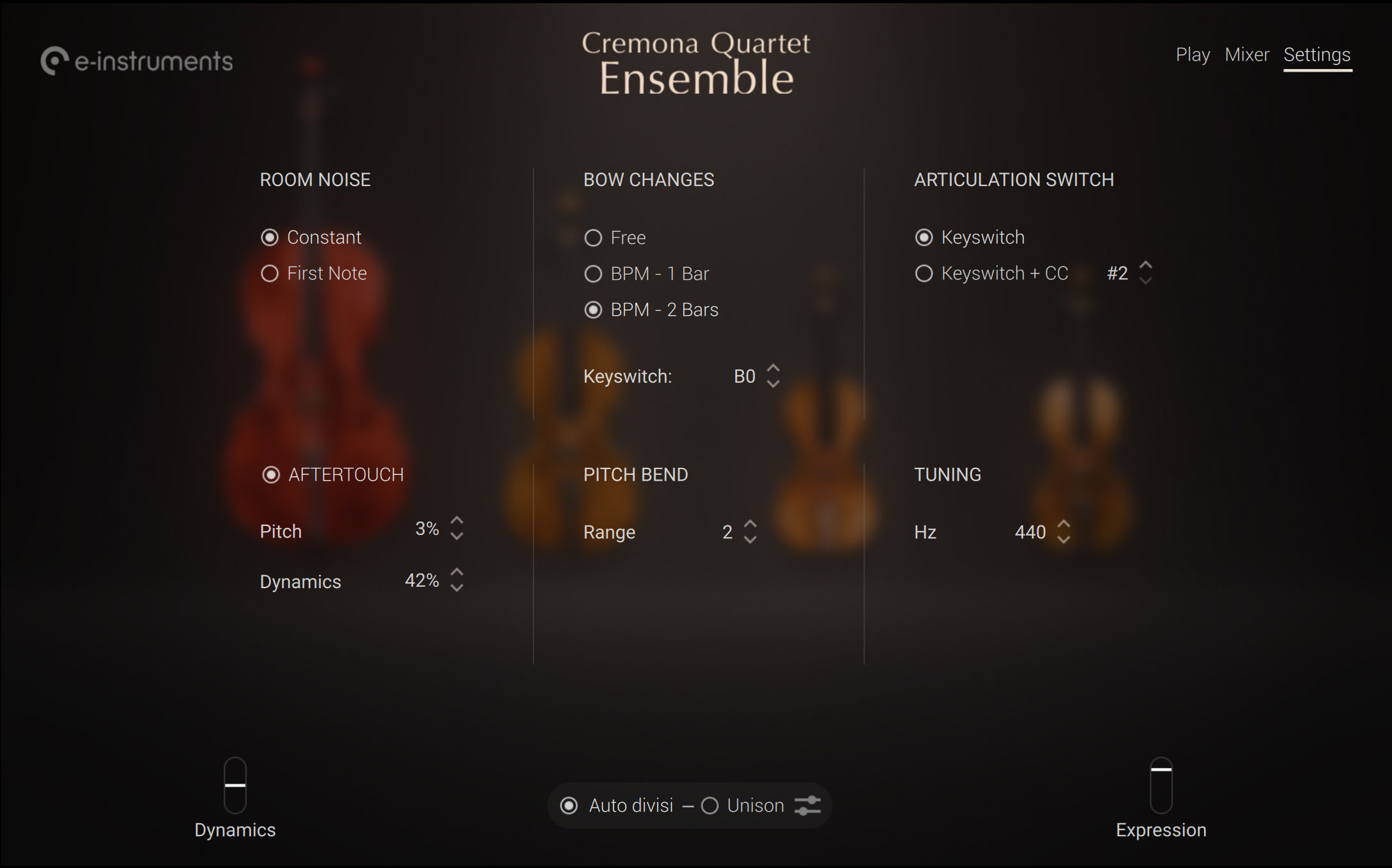This screenshot has width=1392, height=868.
Task: Choose Keyswitch articulation switch mode
Action: click(924, 238)
